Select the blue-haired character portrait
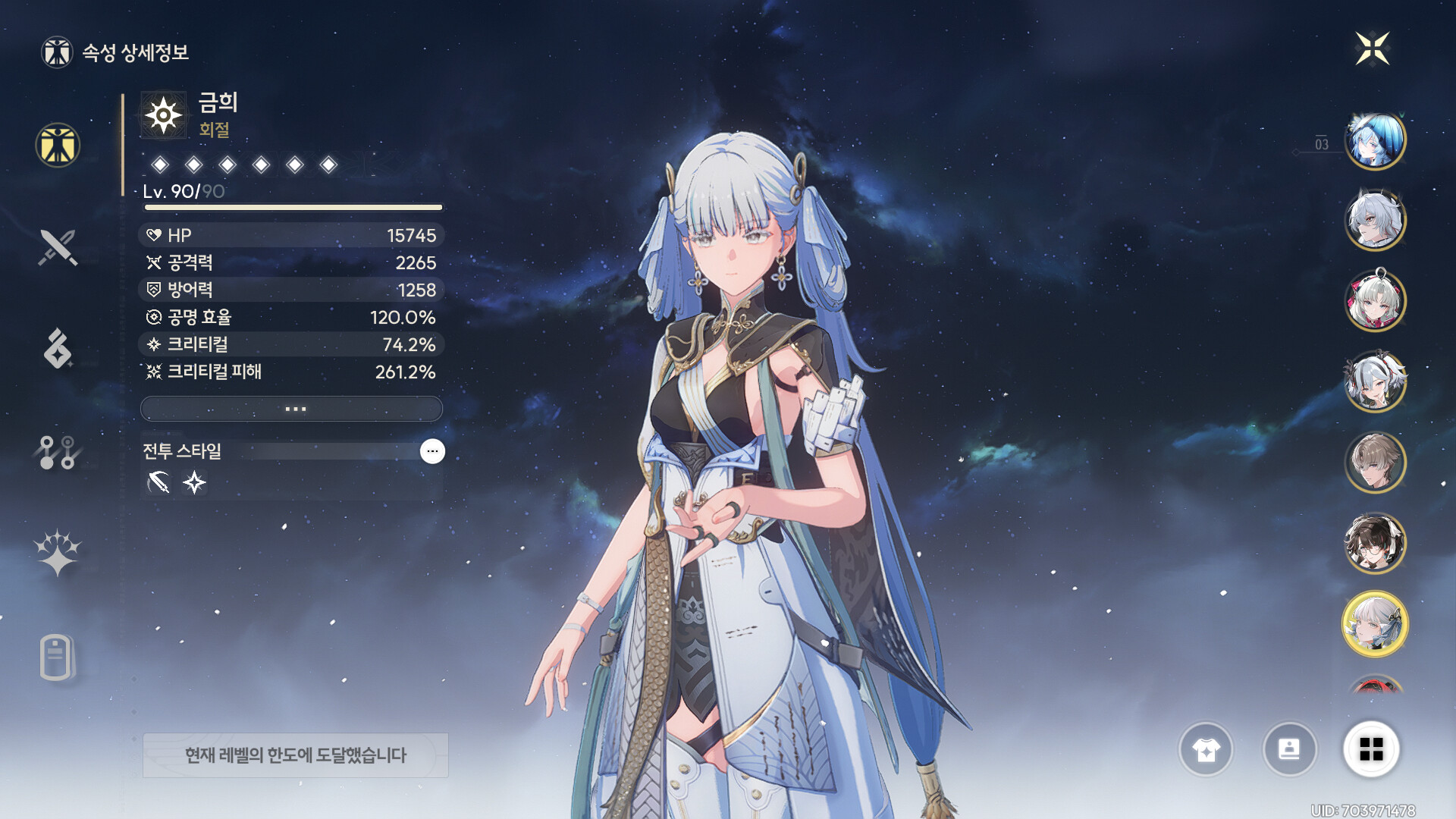Viewport: 1456px width, 819px height. tap(1375, 140)
